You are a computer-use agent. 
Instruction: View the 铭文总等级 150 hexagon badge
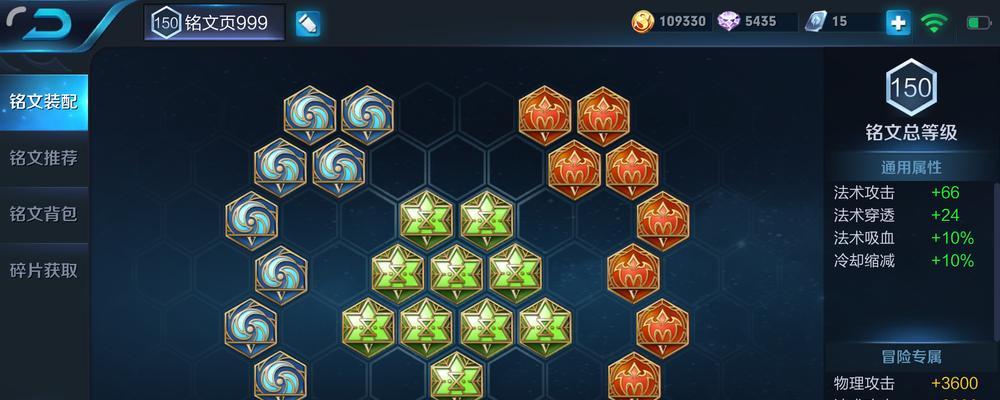(x=911, y=89)
